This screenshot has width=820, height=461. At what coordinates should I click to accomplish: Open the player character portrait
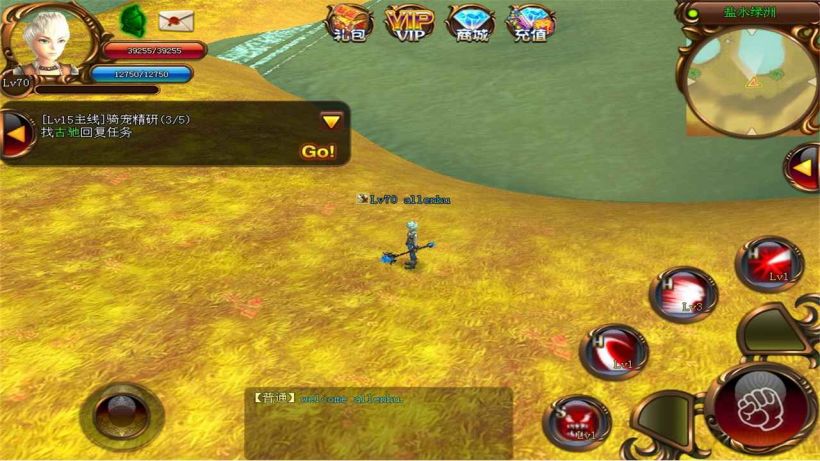(x=49, y=43)
